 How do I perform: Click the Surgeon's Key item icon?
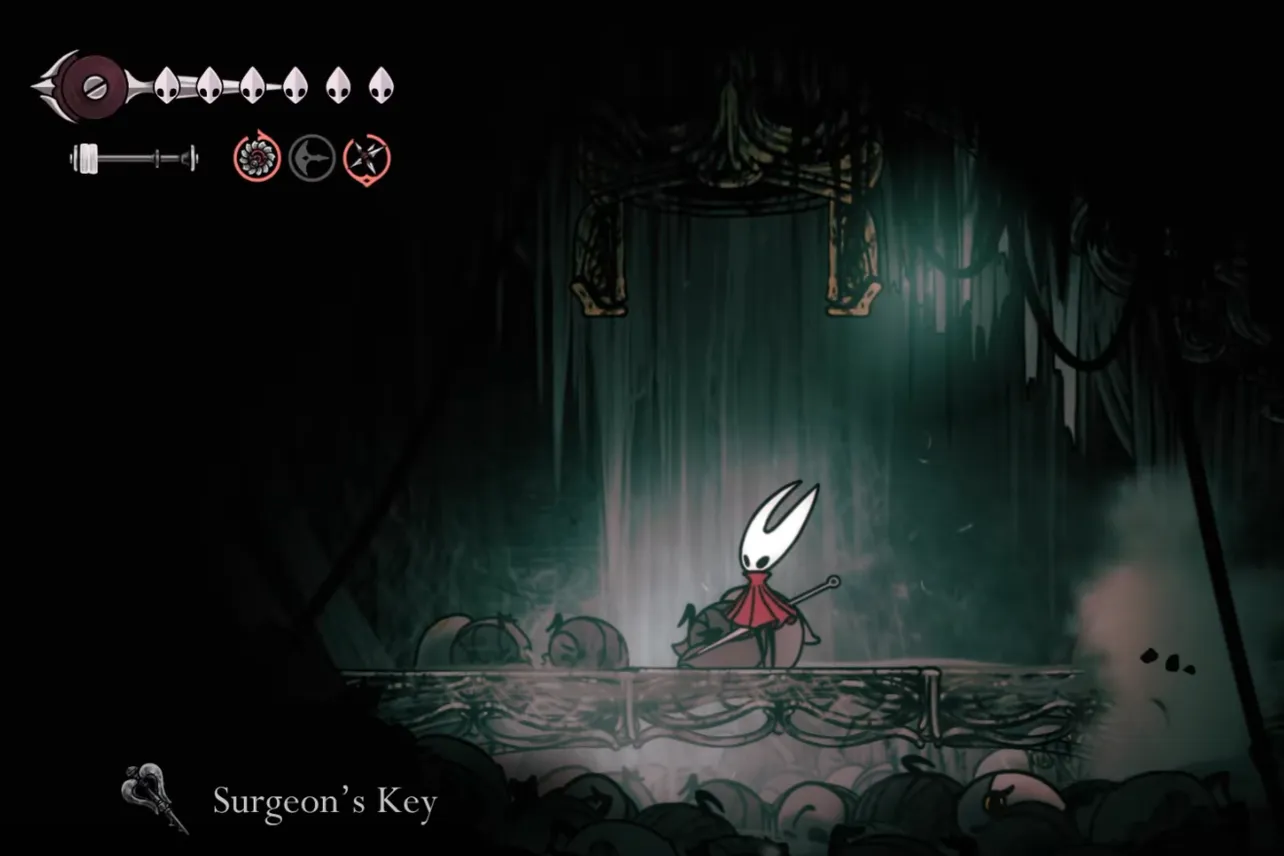148,795
